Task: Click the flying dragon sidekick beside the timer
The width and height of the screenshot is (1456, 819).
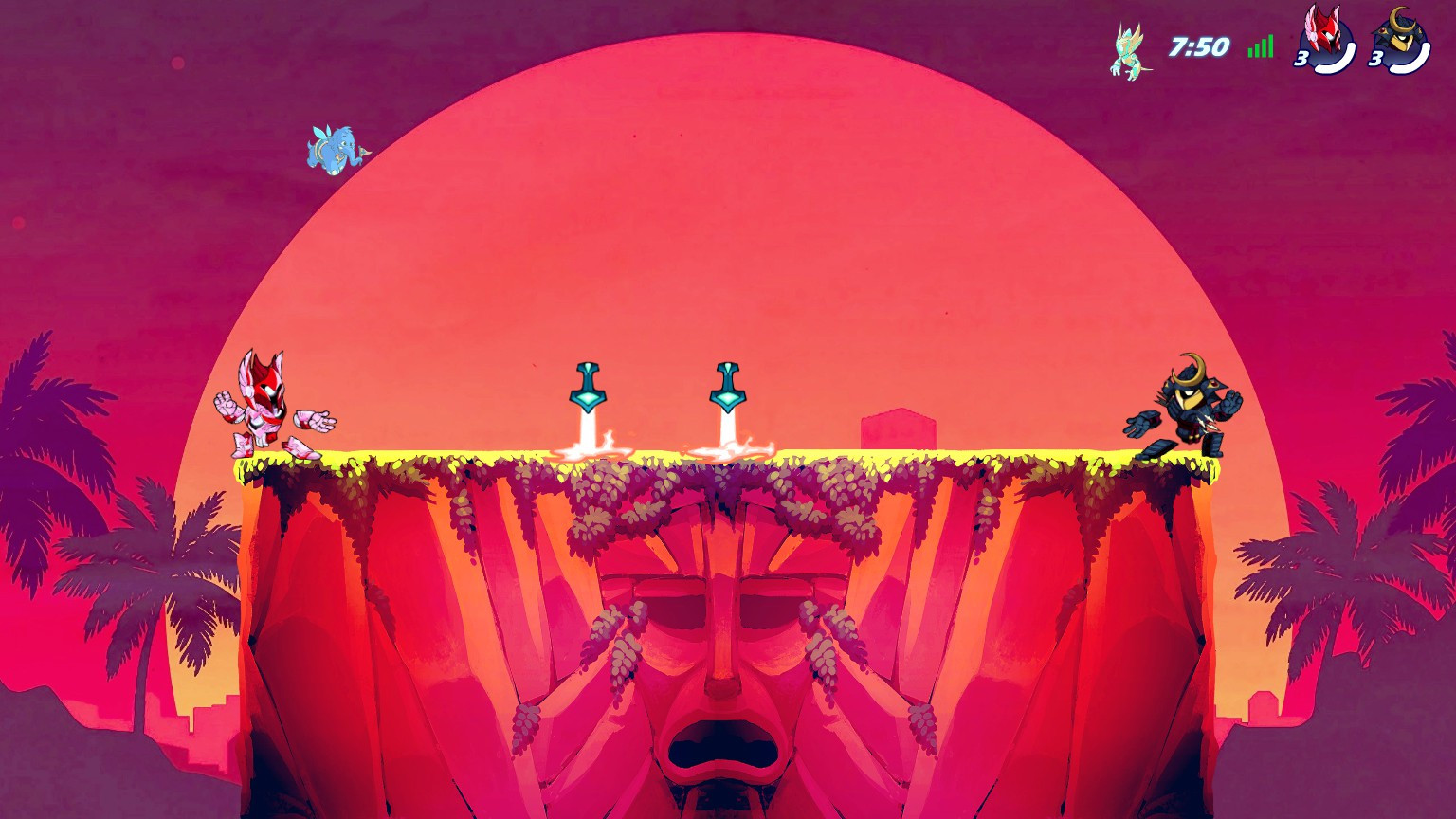Action: [x=1130, y=49]
